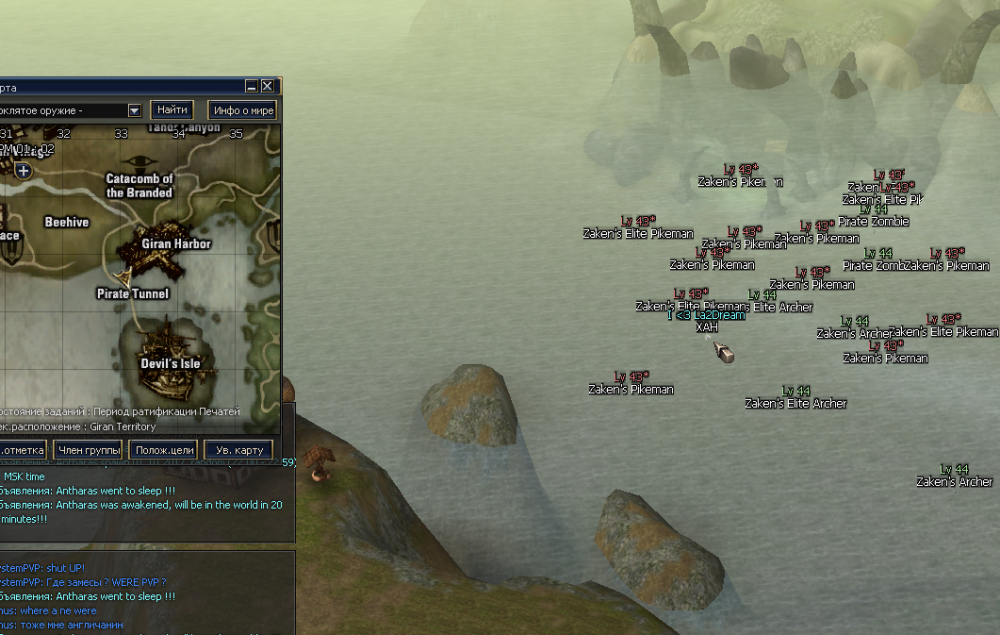Select Catacomb of the Branded on map
The image size is (1000, 635).
click(x=140, y=186)
